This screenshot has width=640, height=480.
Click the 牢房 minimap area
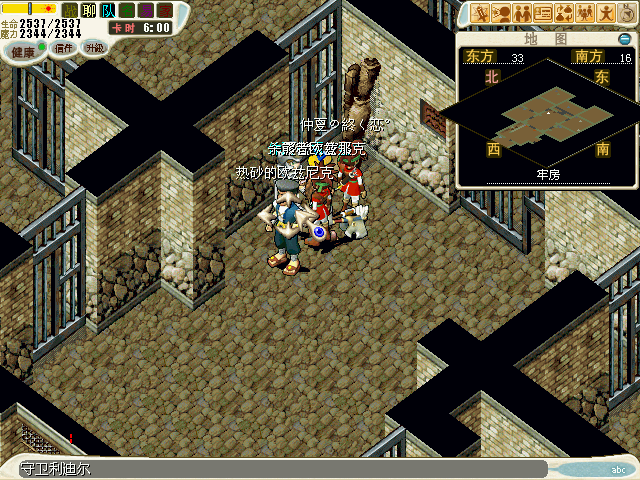[x=546, y=118]
